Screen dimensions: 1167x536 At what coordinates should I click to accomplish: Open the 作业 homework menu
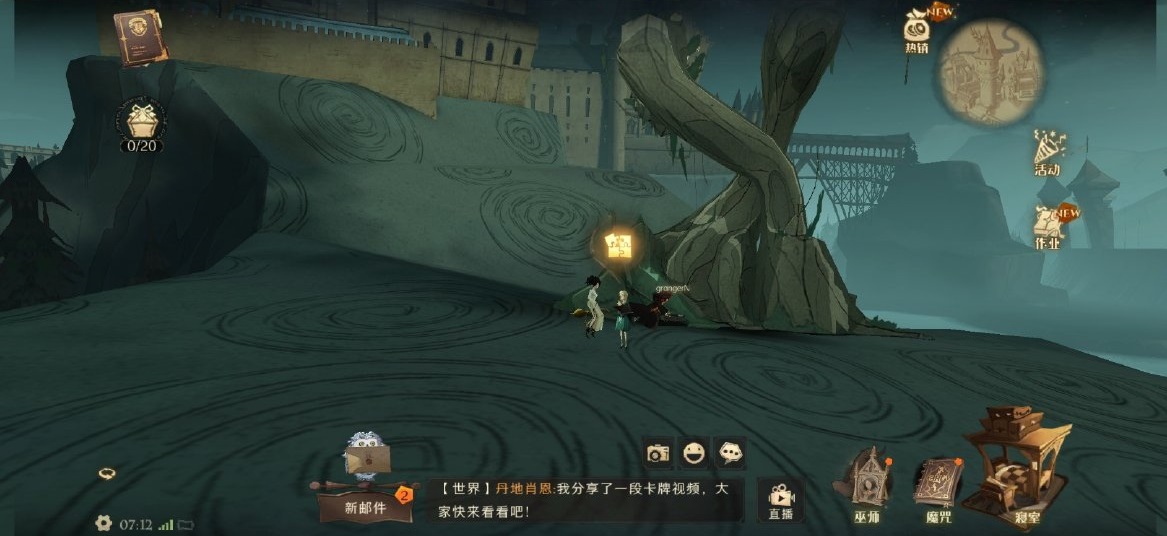point(1048,229)
